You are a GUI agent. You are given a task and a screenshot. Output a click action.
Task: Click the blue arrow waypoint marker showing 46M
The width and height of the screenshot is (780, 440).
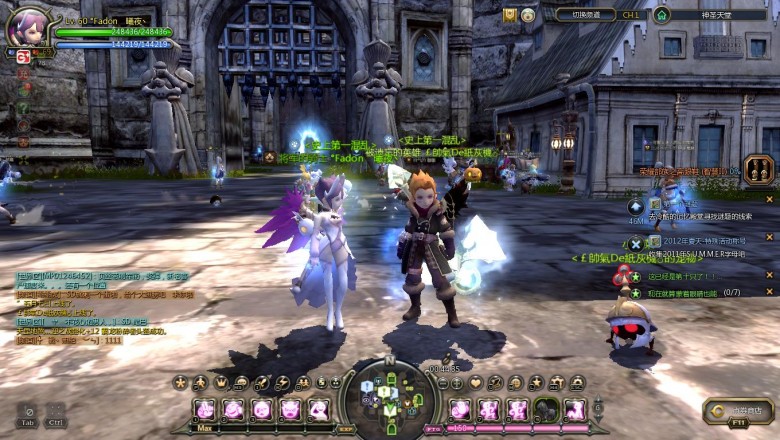636,206
